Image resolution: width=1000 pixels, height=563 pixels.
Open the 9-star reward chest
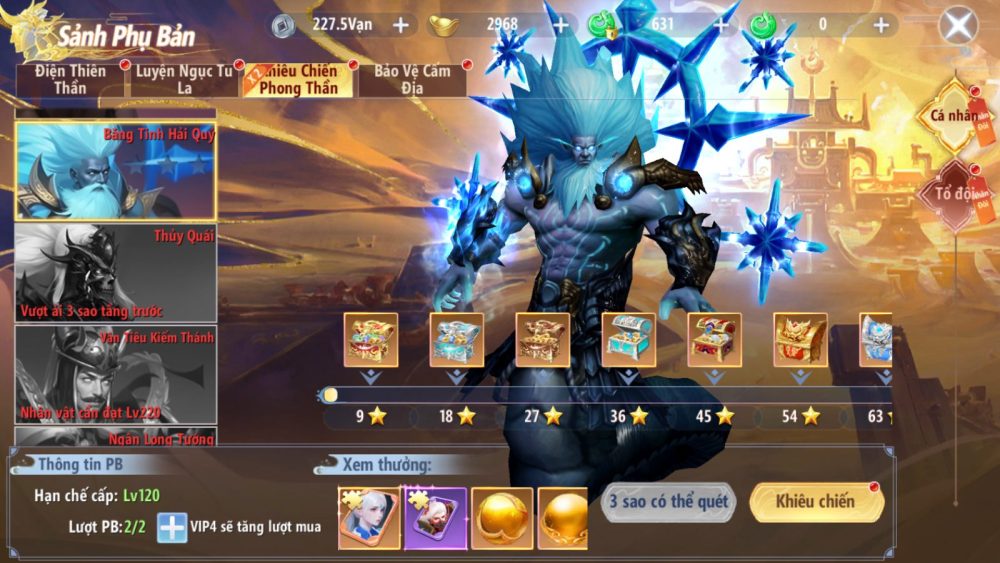[371, 341]
